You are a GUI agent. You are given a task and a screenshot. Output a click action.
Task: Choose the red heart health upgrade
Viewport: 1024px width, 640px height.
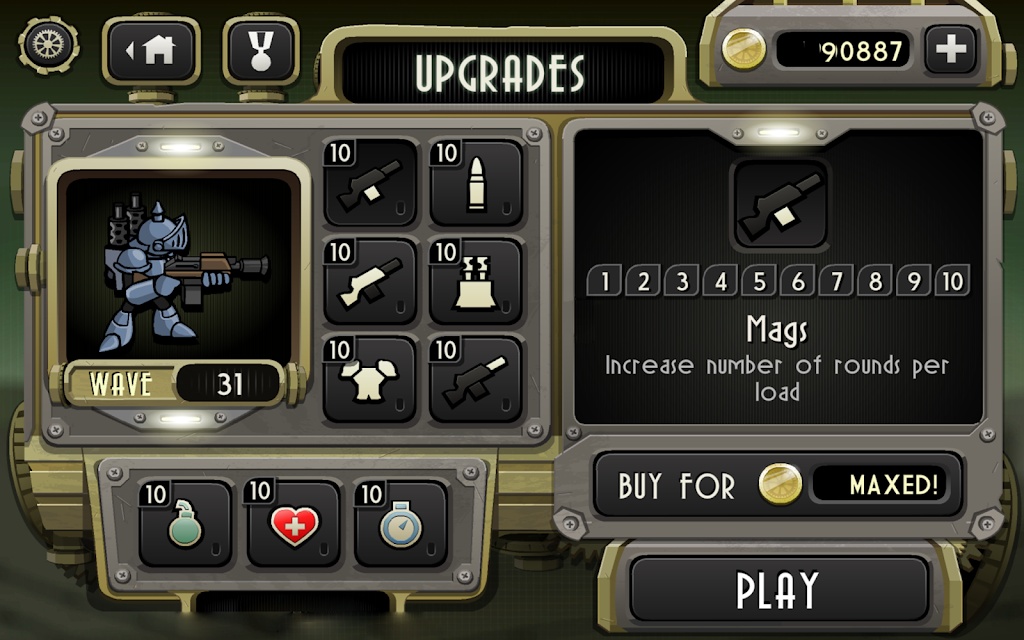click(293, 523)
